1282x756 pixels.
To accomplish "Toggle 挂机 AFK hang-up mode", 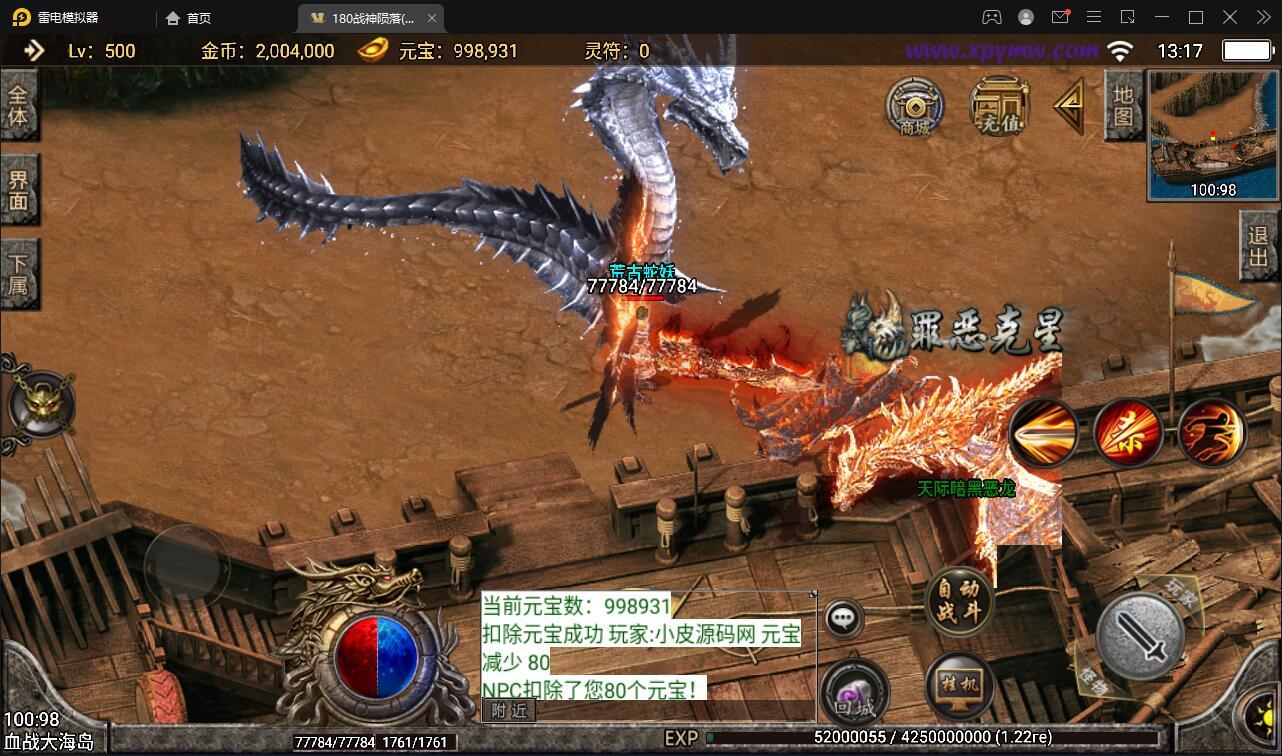I will [x=957, y=685].
